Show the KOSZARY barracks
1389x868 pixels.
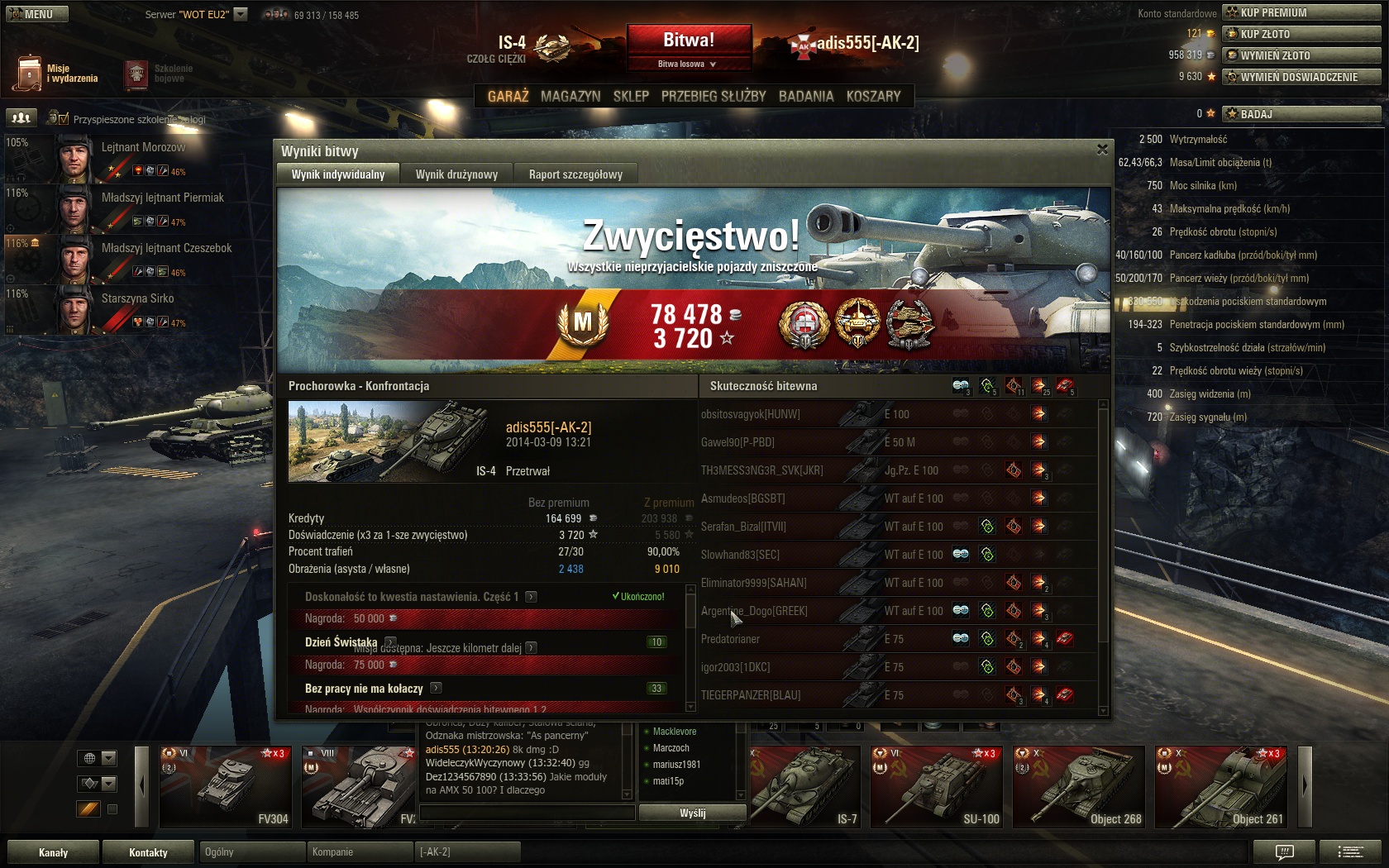[873, 97]
